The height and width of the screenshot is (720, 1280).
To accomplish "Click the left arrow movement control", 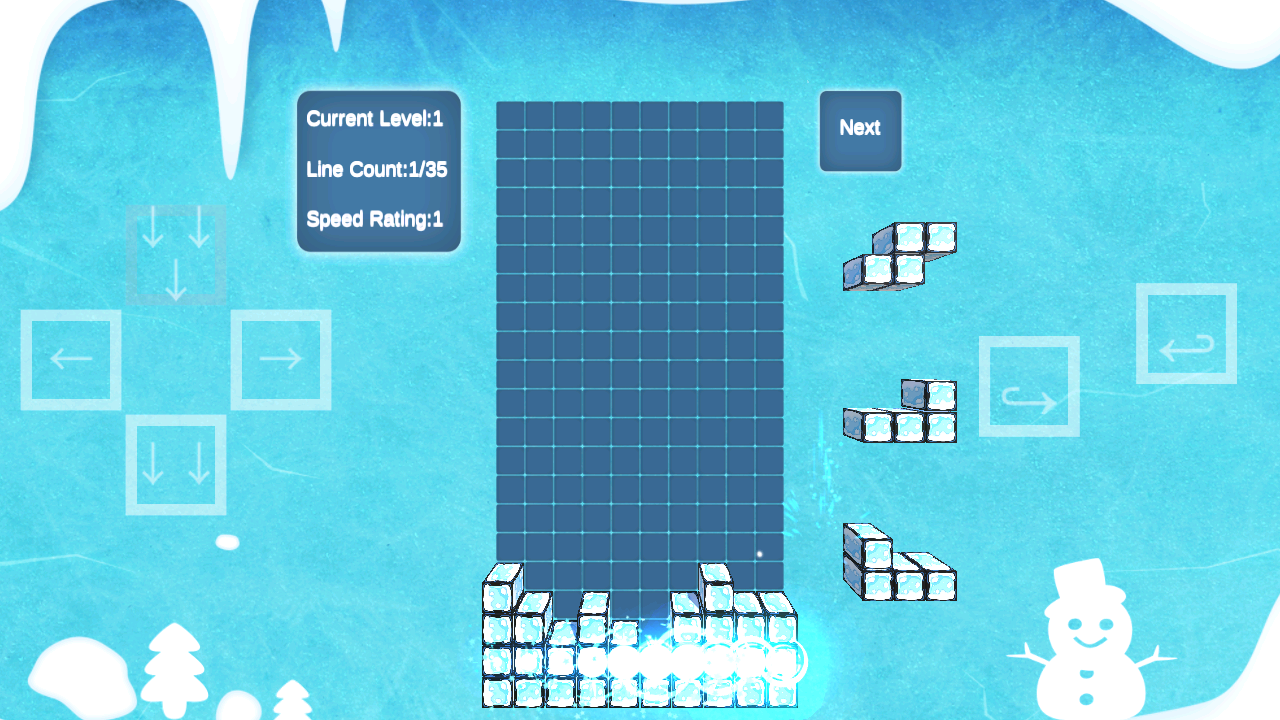I will [x=71, y=359].
